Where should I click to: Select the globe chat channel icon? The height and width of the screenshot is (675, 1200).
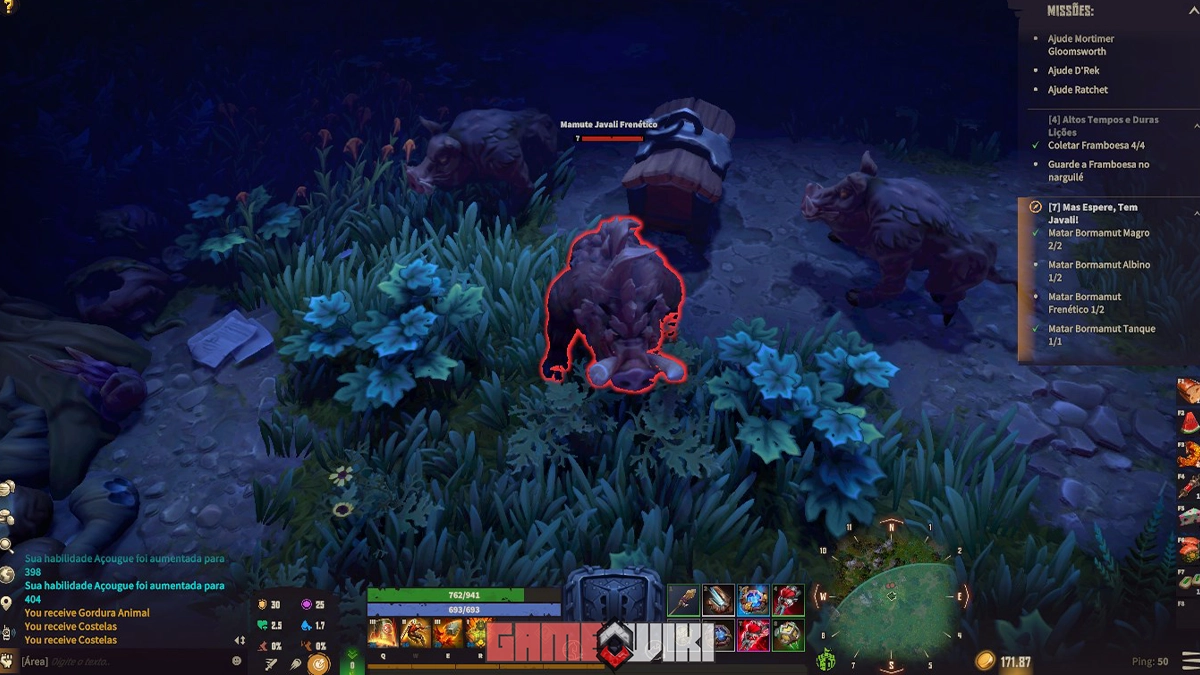pyautogui.click(x=7, y=574)
